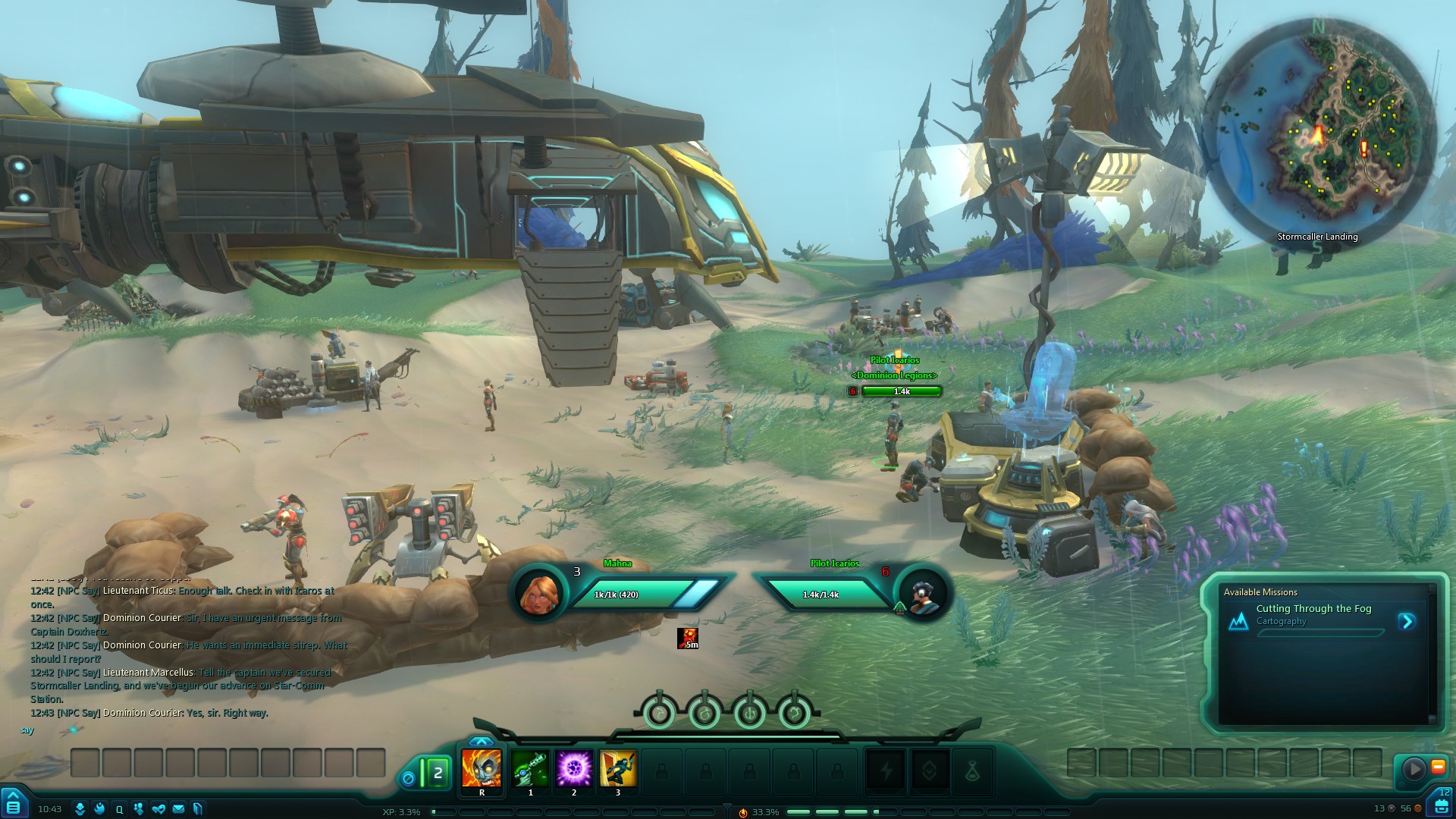The width and height of the screenshot is (1456, 819).
Task: Open the mail envelope icon
Action: [178, 809]
